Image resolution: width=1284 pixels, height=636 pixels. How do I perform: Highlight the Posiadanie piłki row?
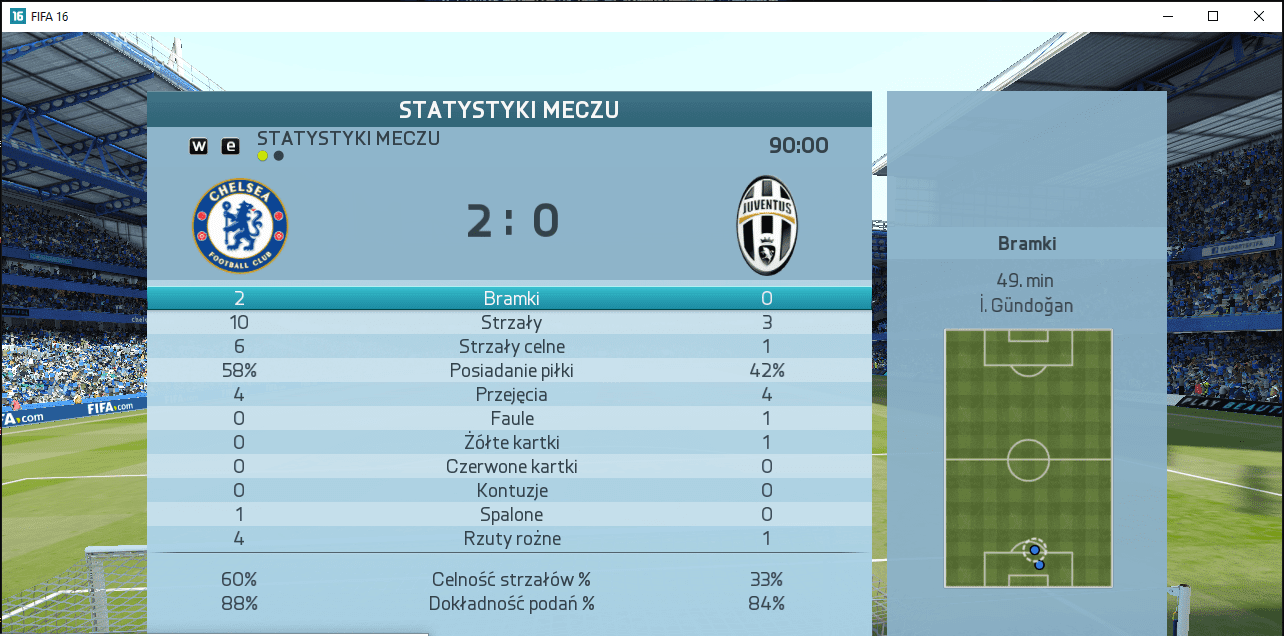tap(511, 371)
